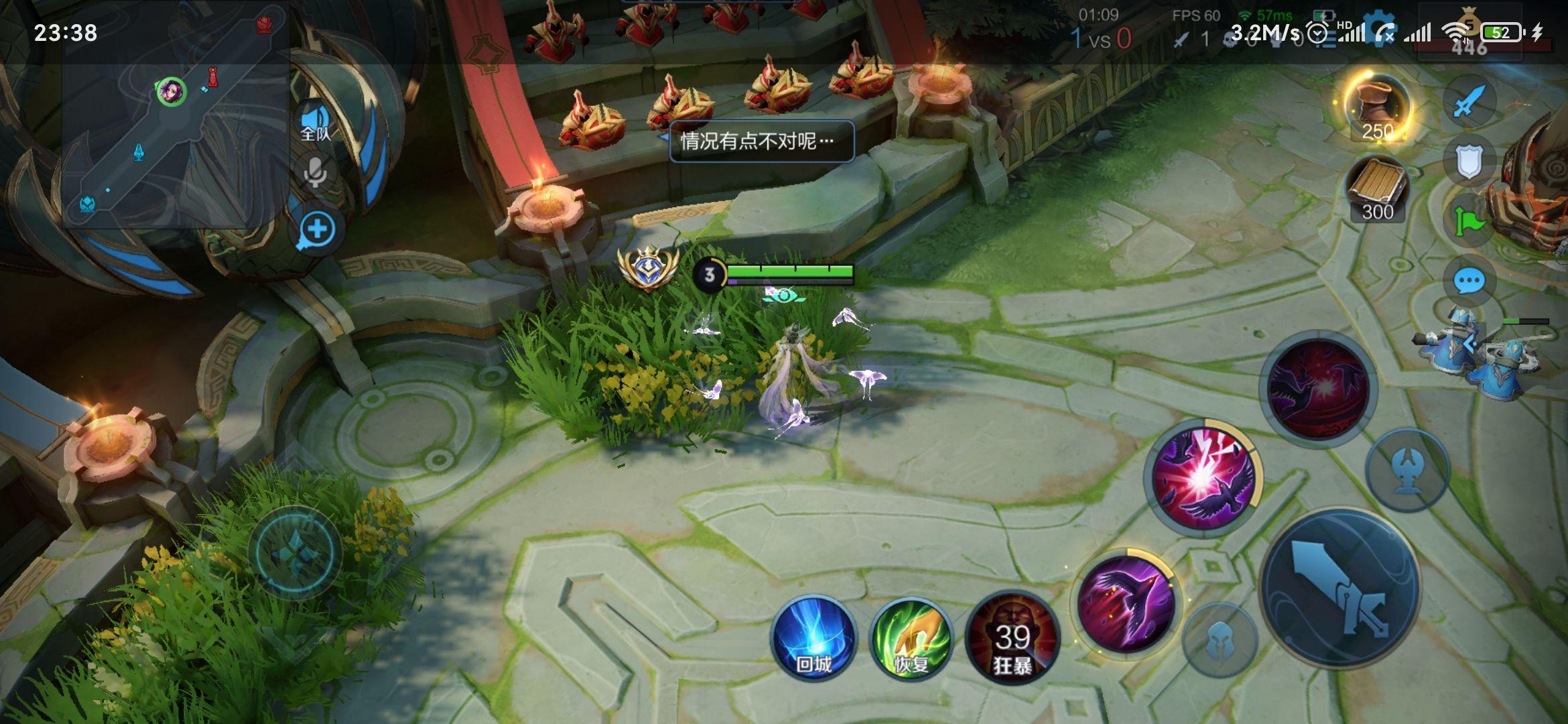Cast the pink lightning crow skill
Viewport: 1568px width, 724px height.
click(x=1203, y=477)
